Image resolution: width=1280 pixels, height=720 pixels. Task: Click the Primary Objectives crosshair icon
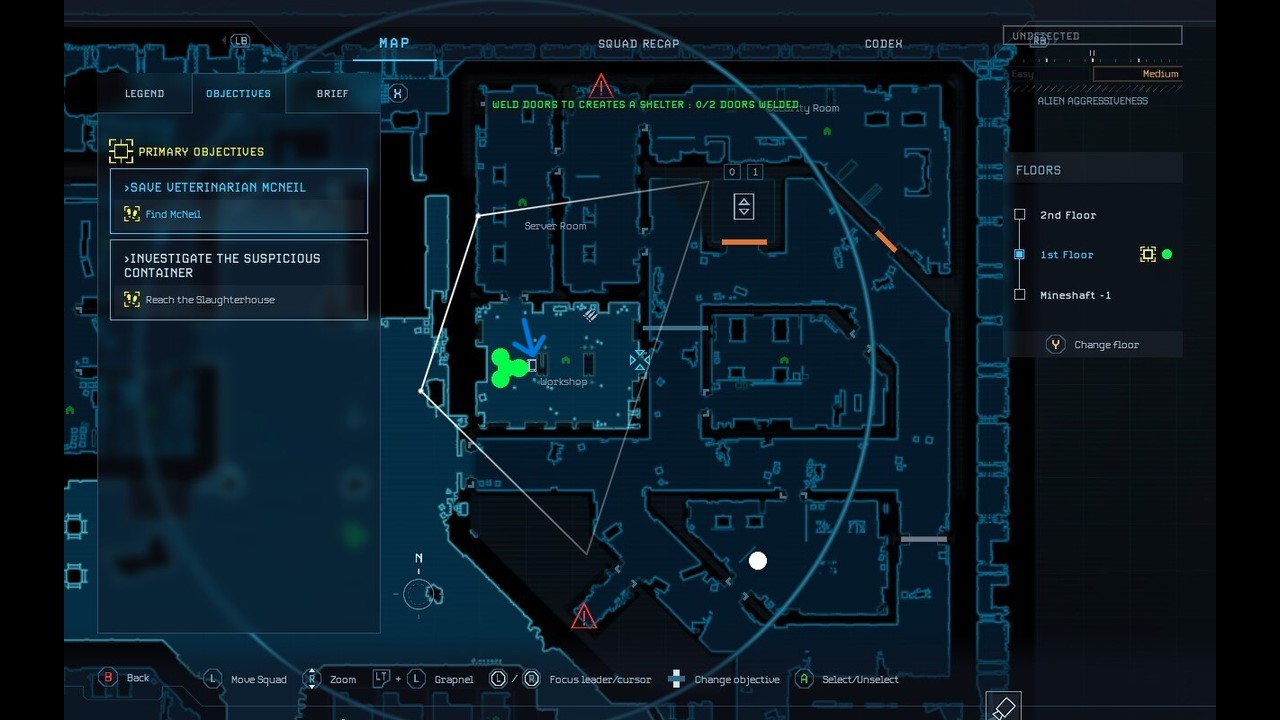click(121, 151)
